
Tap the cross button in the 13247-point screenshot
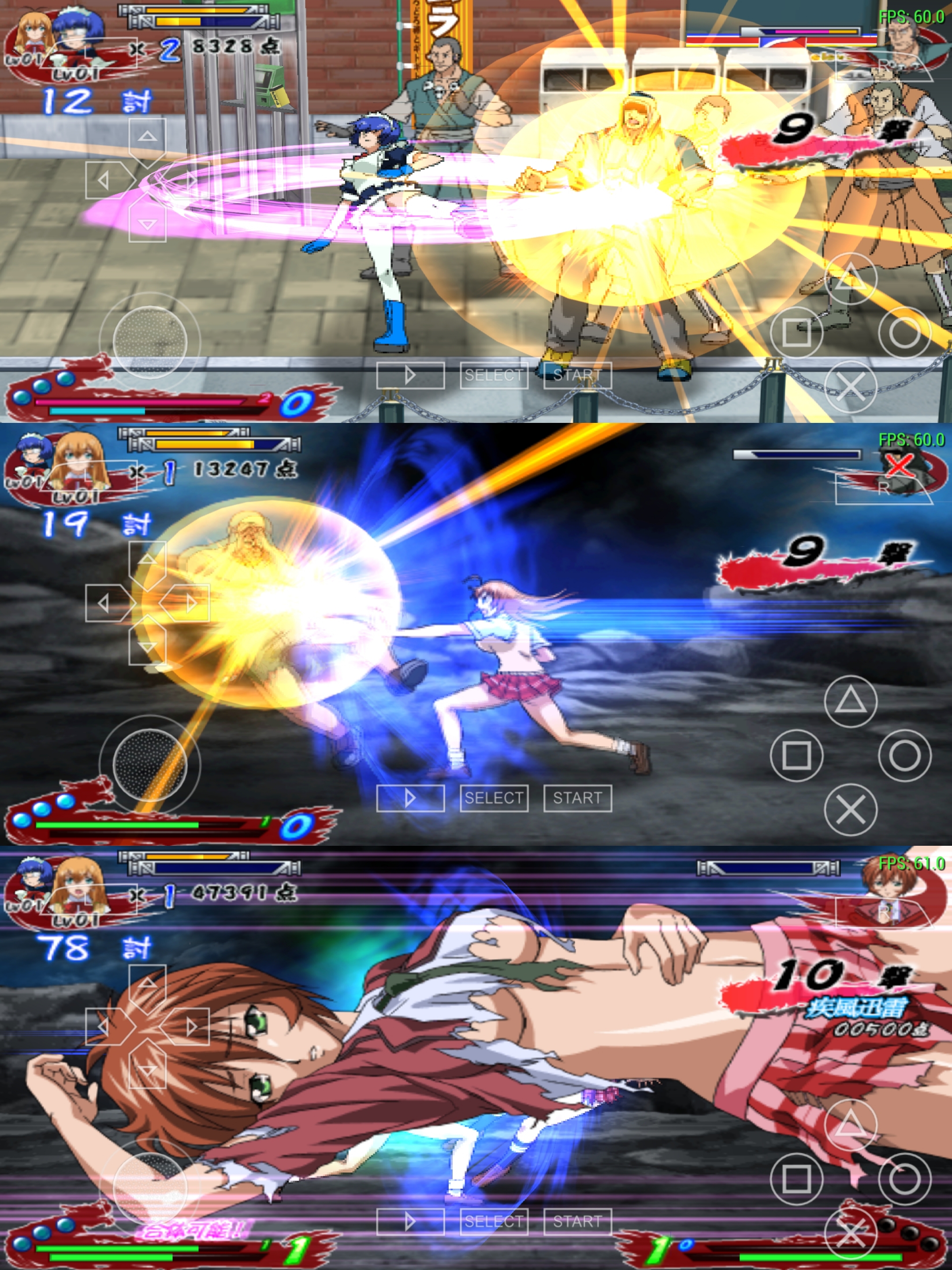(851, 810)
